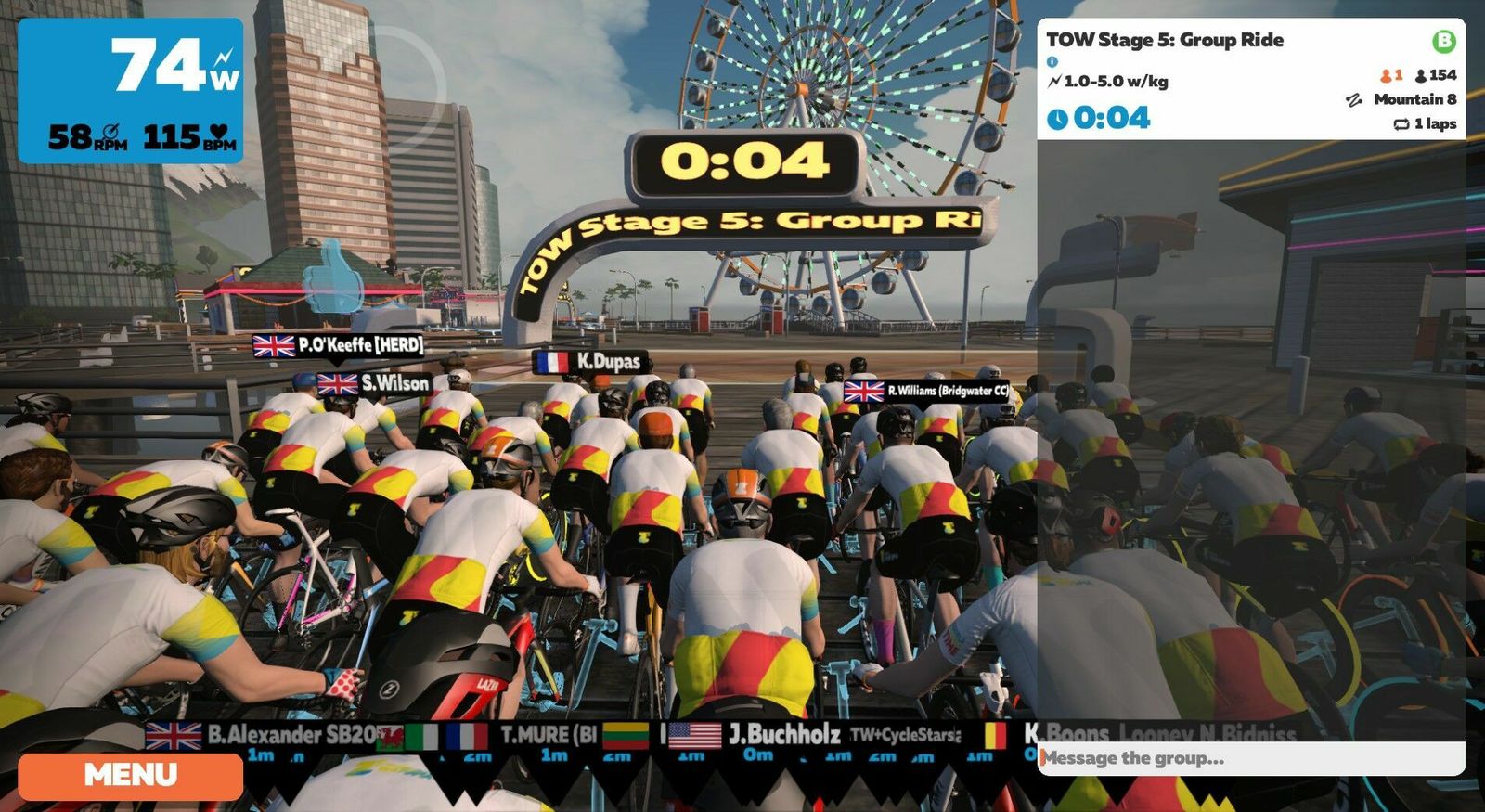Open the orange MENU button
Viewport: 1485px width, 812px height.
(x=130, y=776)
